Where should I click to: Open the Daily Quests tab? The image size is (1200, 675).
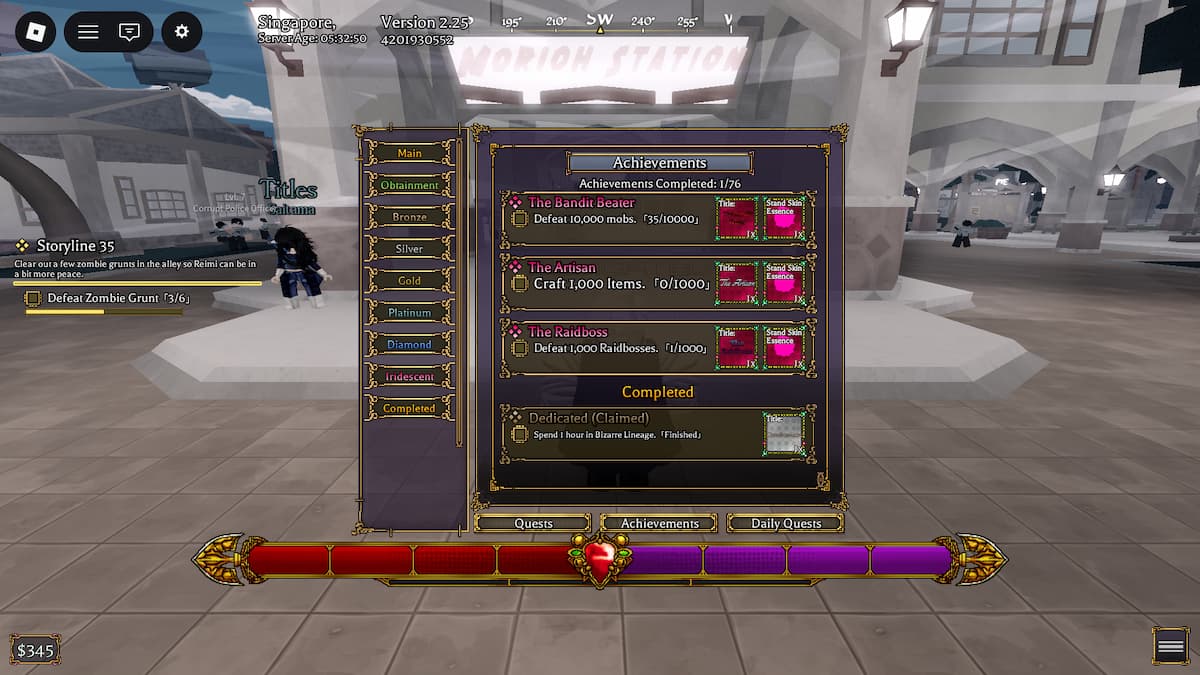(x=786, y=523)
